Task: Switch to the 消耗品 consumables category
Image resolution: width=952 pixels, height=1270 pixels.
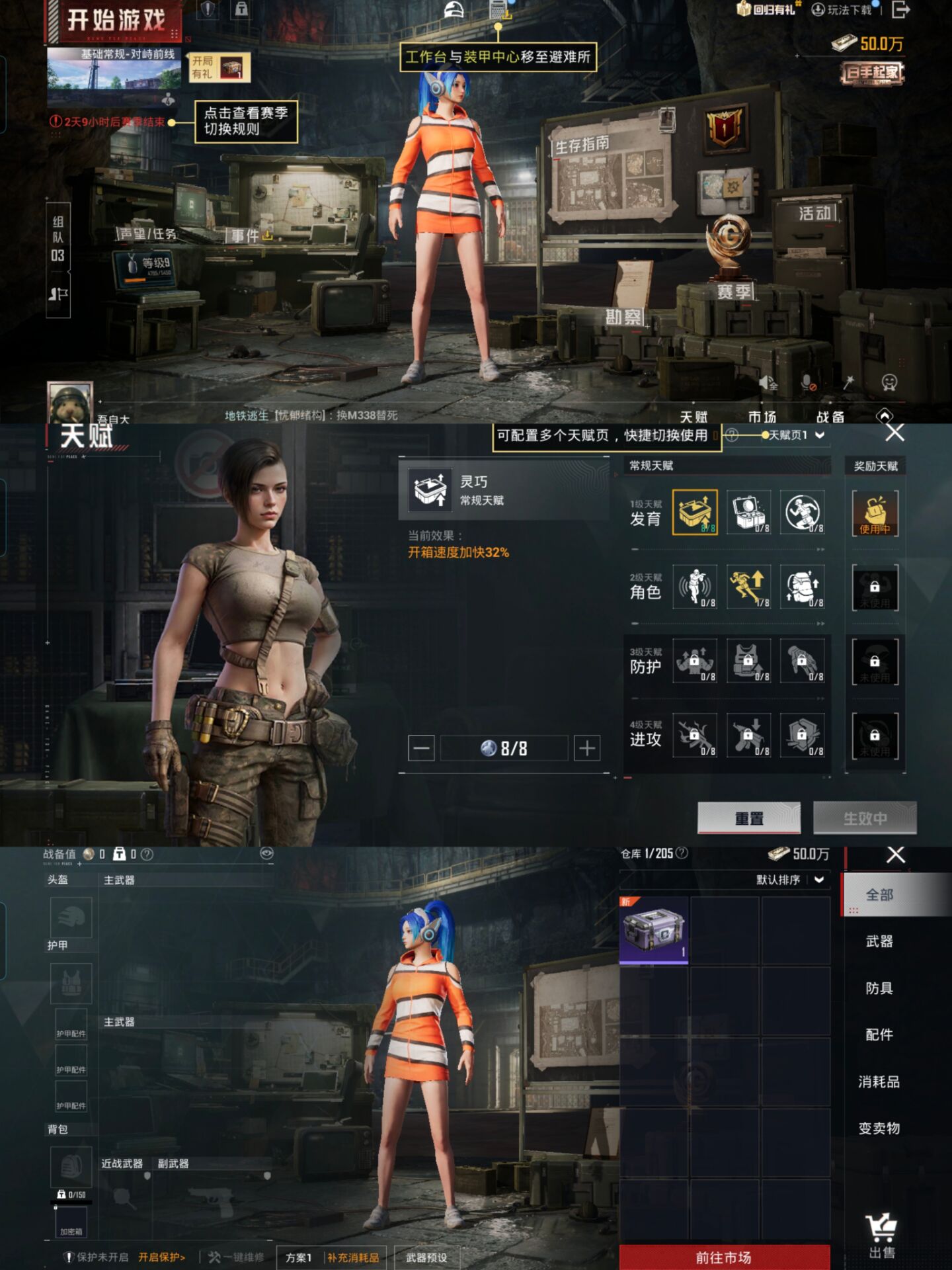Action: click(x=879, y=1082)
